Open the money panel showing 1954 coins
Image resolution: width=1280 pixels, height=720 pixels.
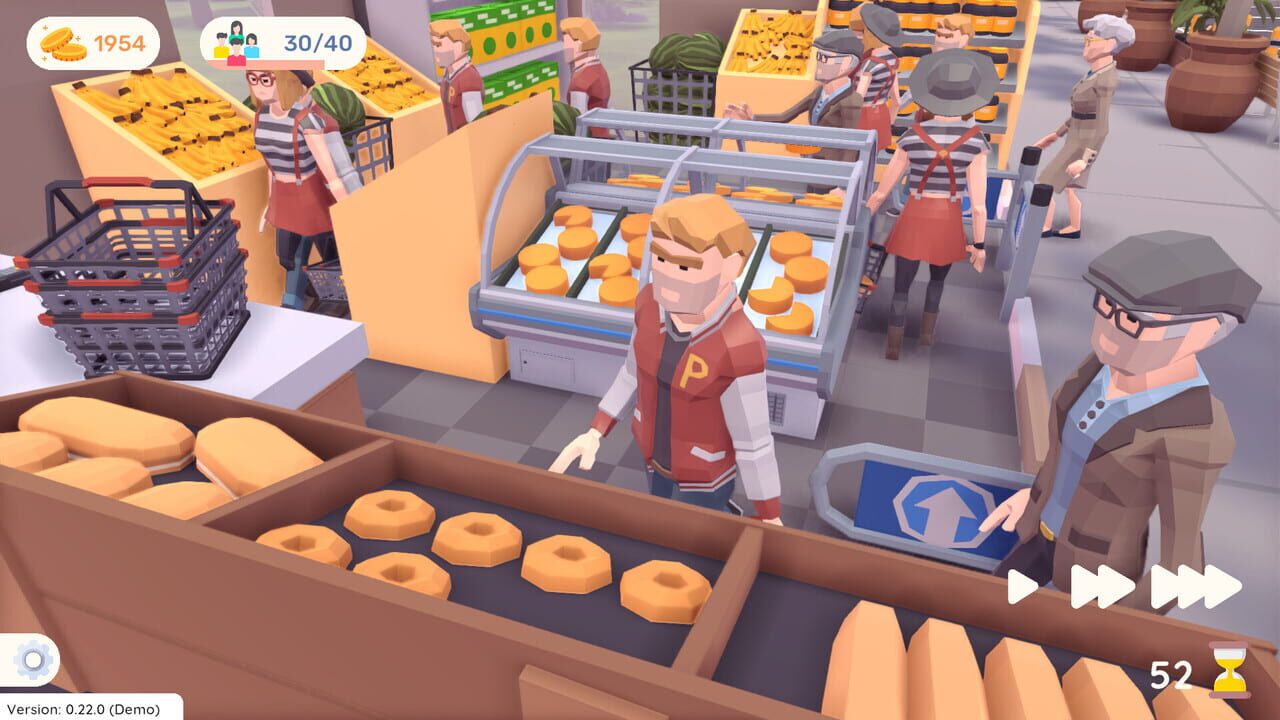click(x=95, y=44)
